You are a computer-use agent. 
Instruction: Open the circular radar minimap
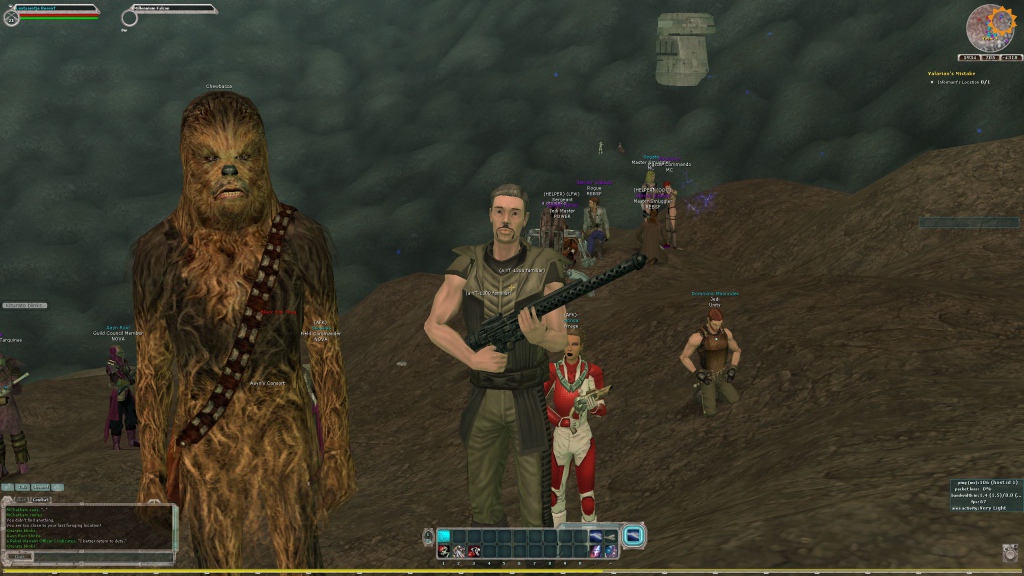point(990,28)
